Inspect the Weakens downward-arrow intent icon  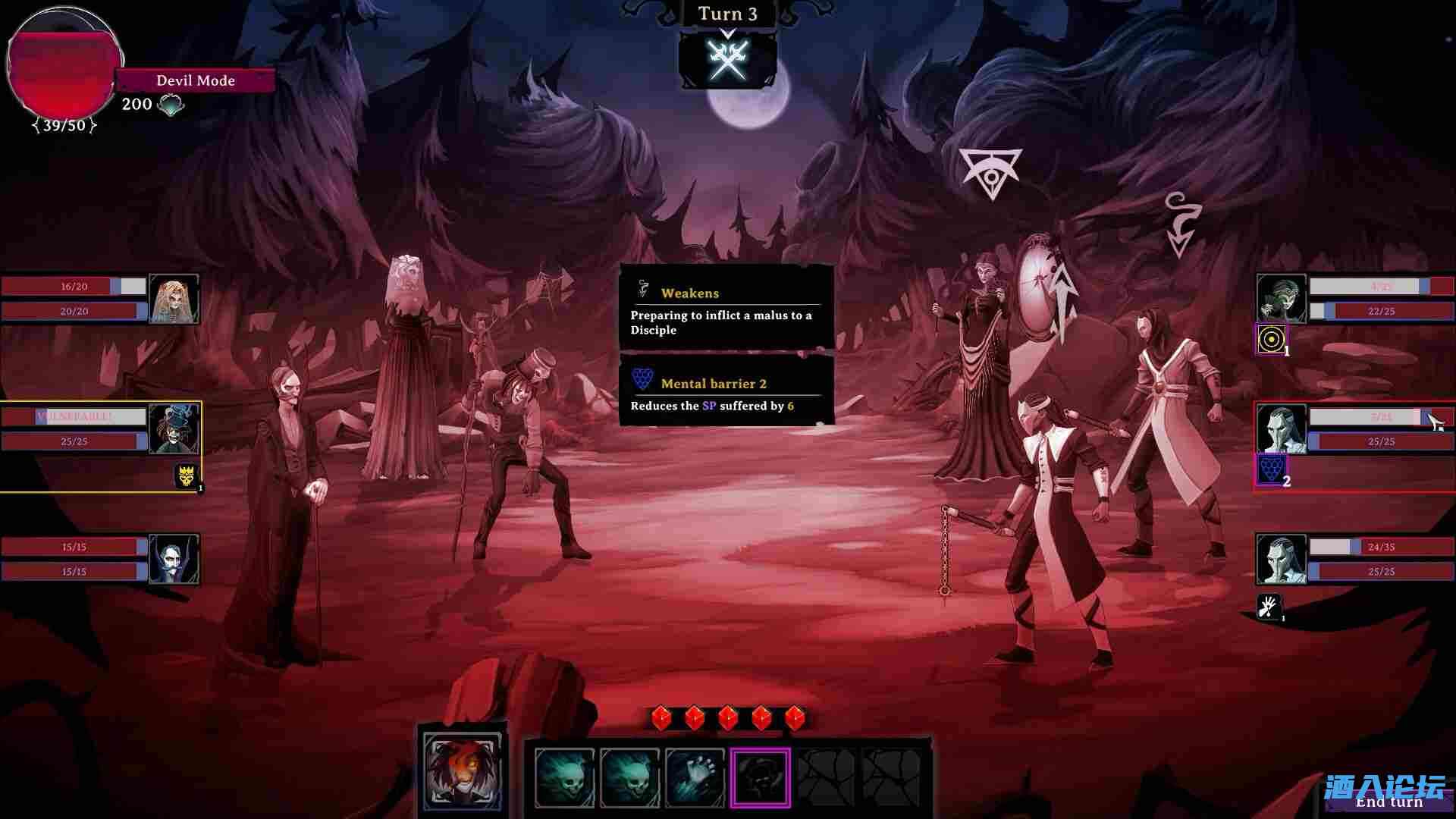pyautogui.click(x=1180, y=224)
